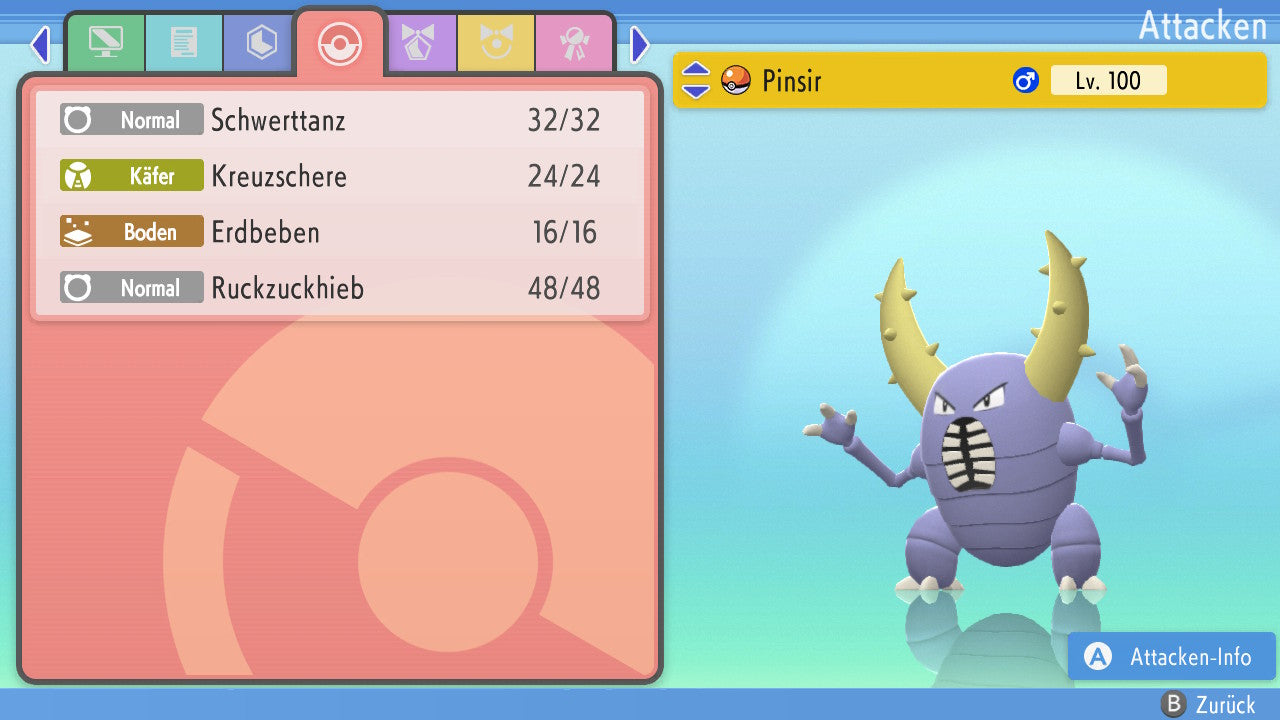Switch to the yellow bow and circle tab
This screenshot has height=720, width=1280.
(x=495, y=42)
